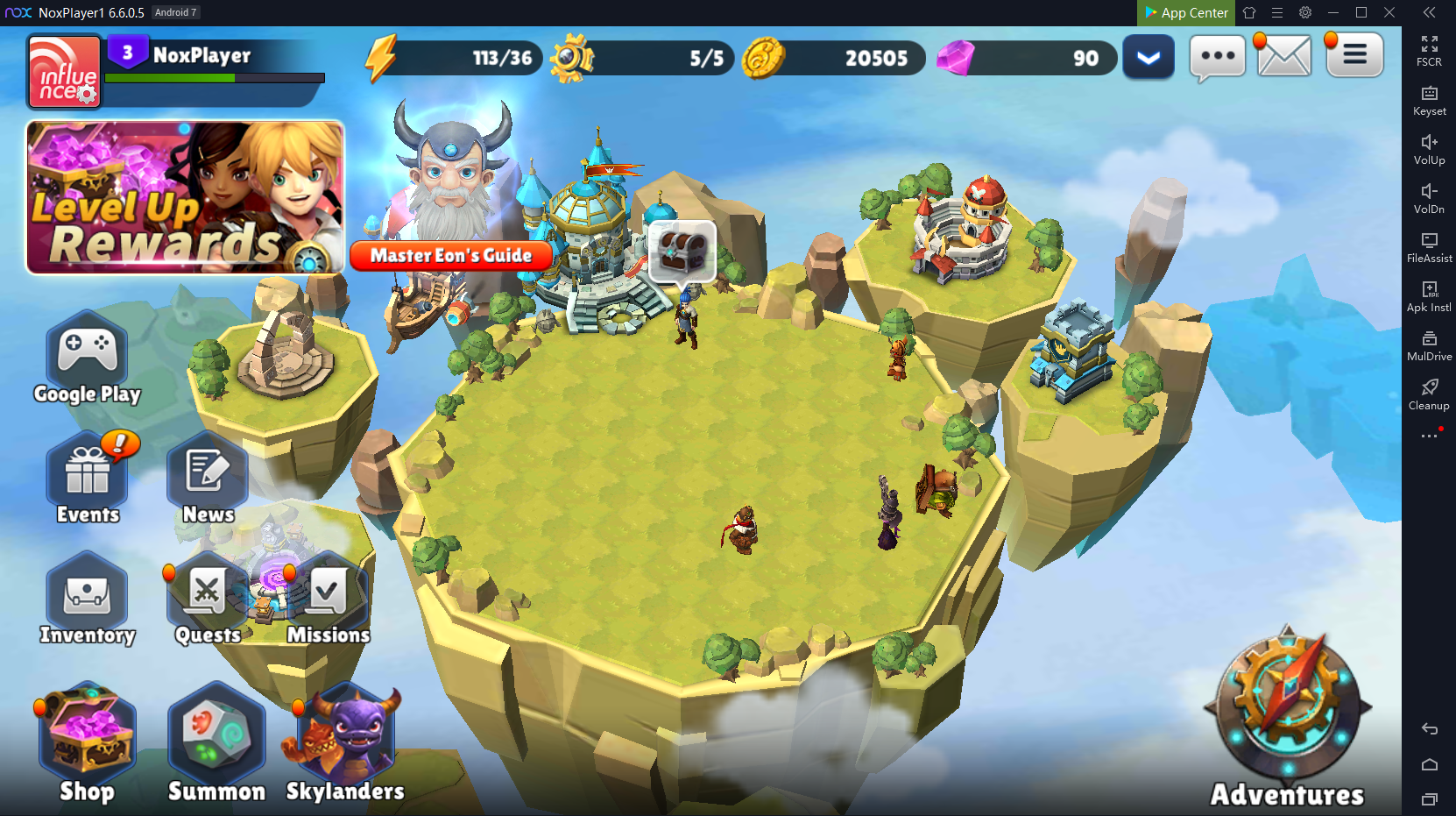Collect the treasure chest speech bubble
Image resolution: width=1456 pixels, height=816 pixels.
click(x=682, y=251)
